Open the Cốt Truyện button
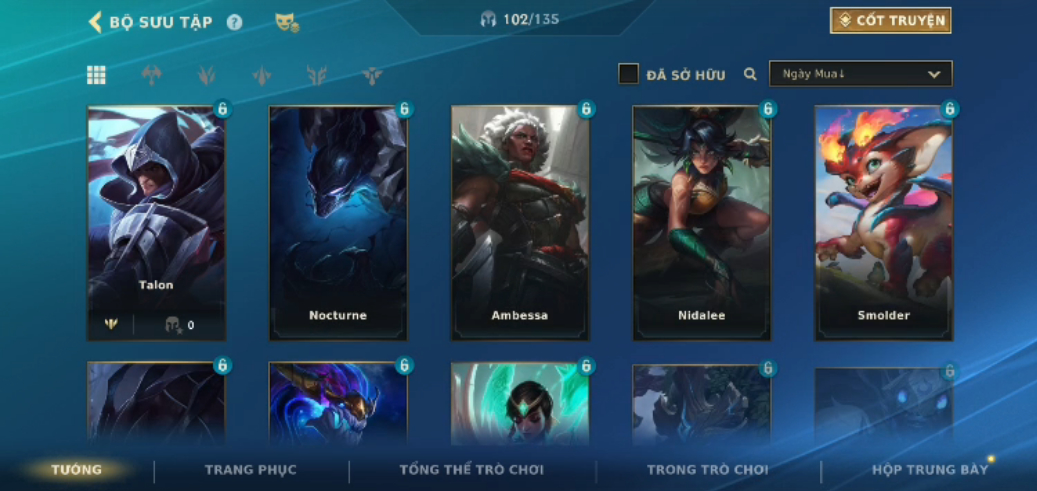The height and width of the screenshot is (491, 1037). click(x=890, y=20)
